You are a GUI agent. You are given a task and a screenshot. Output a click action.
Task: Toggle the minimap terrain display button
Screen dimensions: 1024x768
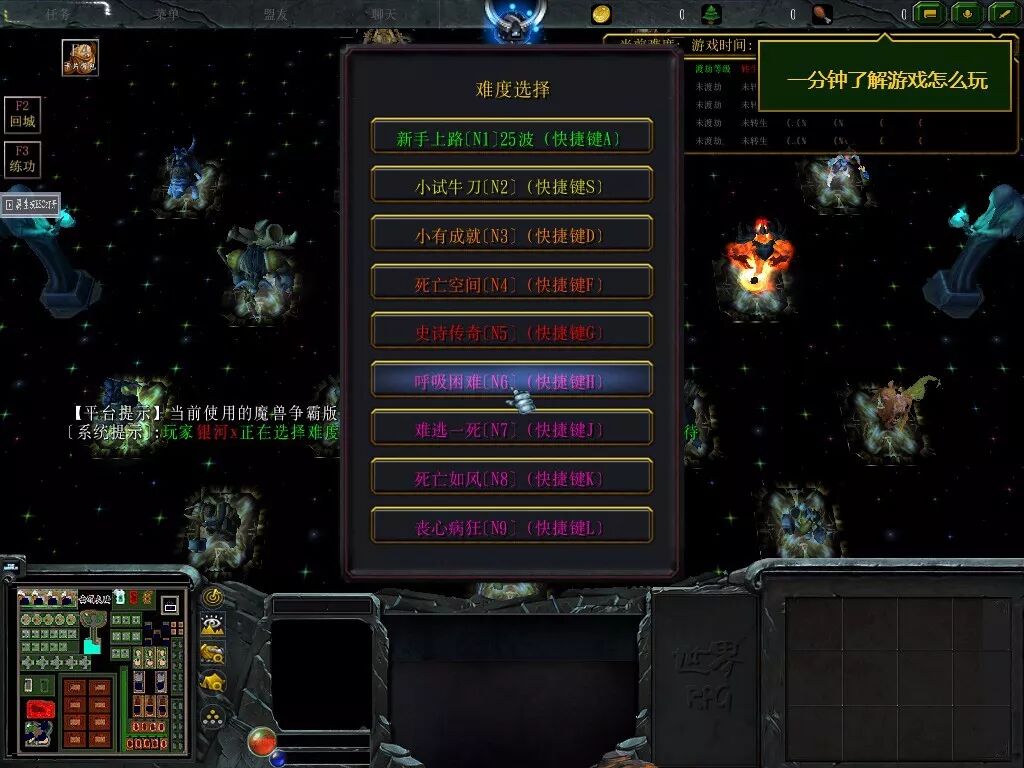[212, 625]
